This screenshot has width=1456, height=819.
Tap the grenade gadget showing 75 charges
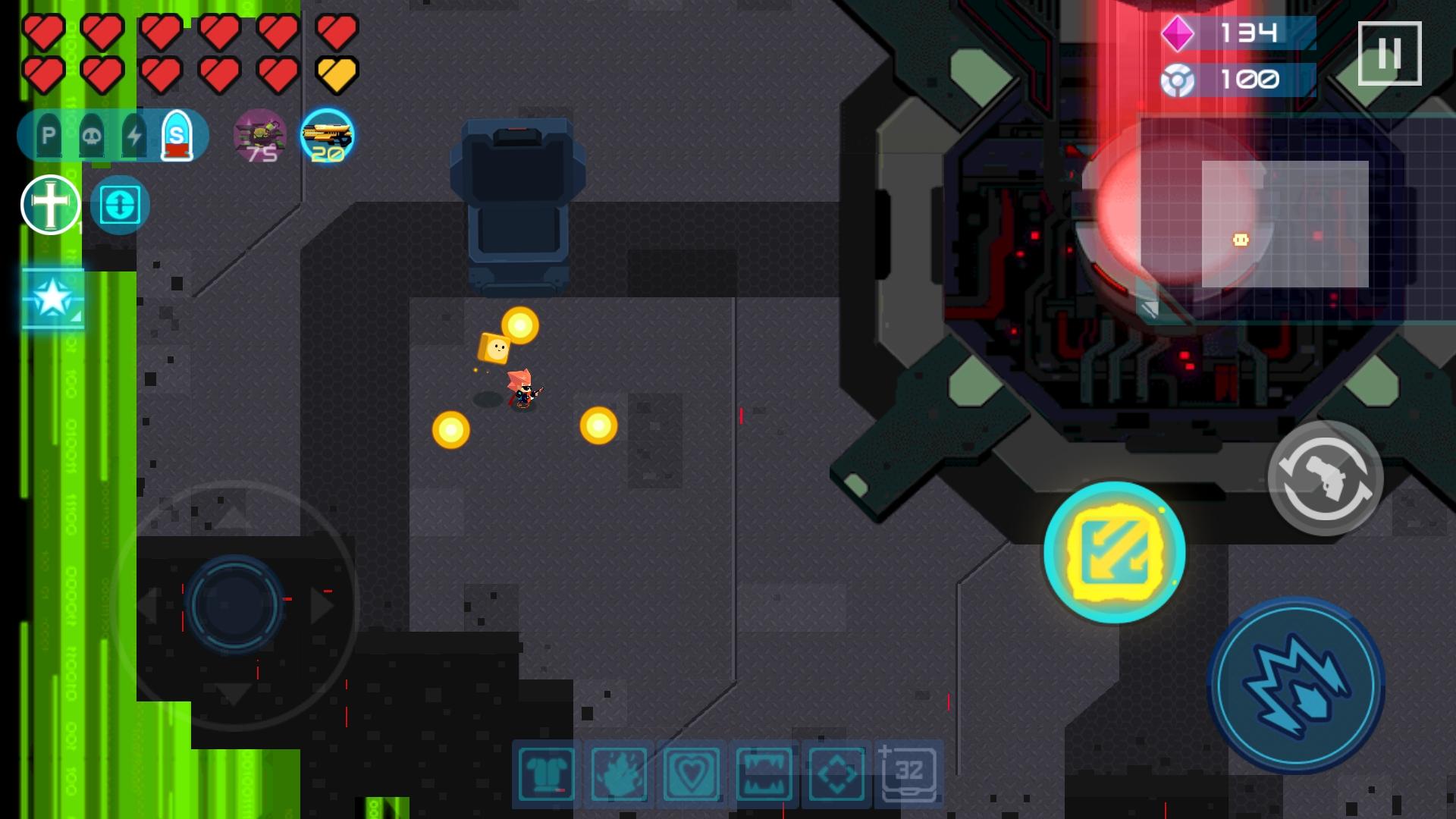260,136
